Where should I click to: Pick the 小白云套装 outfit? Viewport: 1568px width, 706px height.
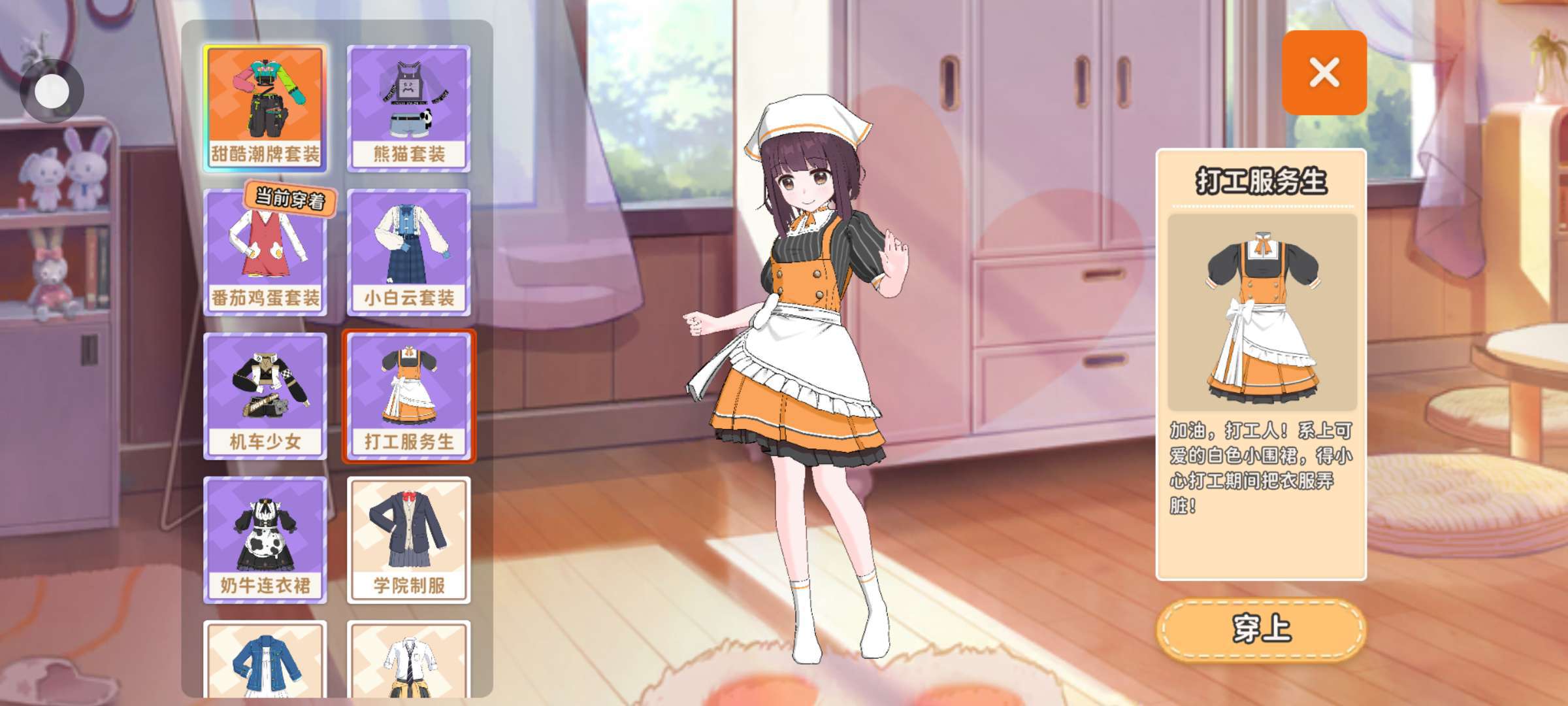pos(409,252)
